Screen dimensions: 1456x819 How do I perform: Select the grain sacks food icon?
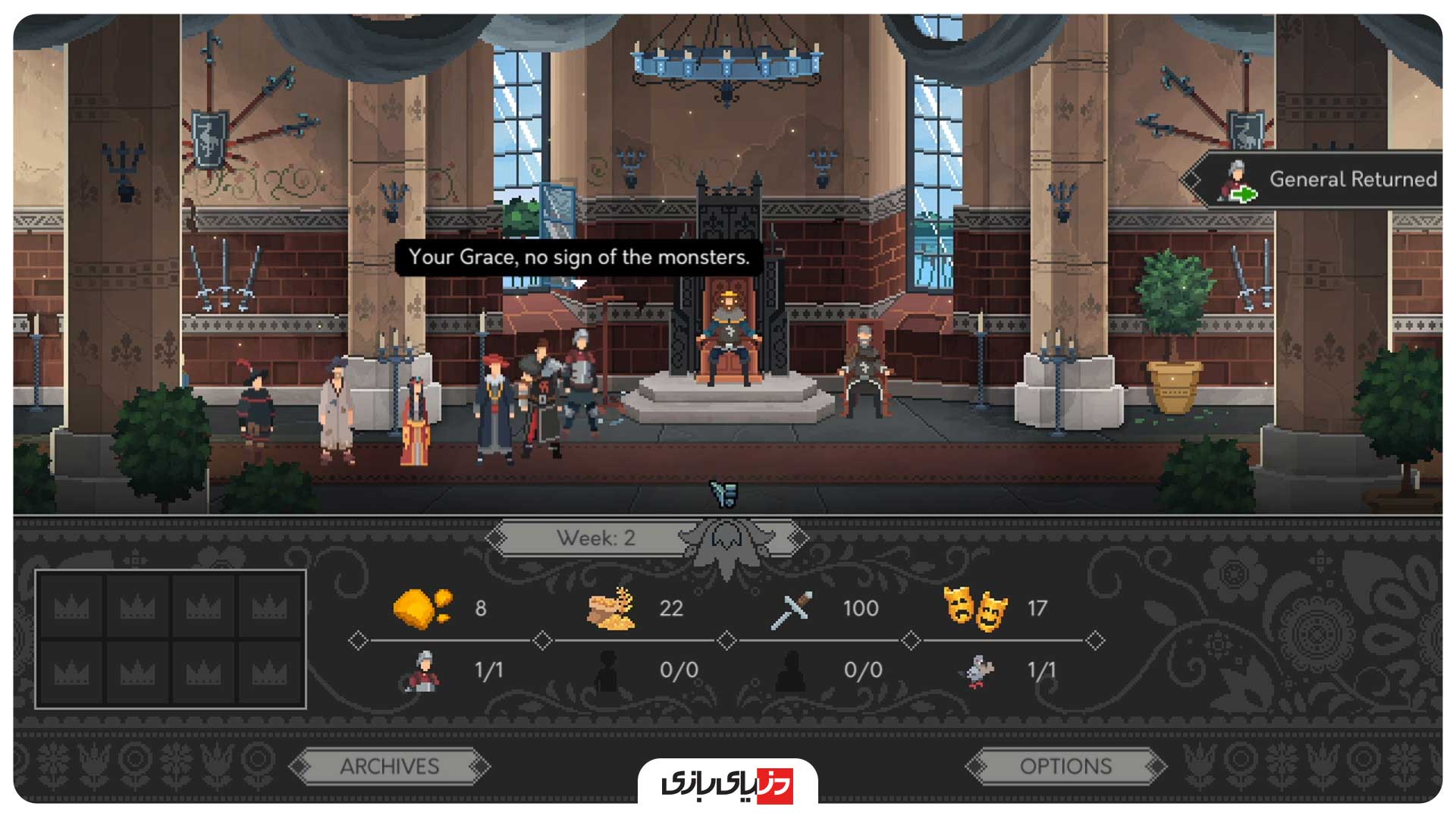pos(611,608)
